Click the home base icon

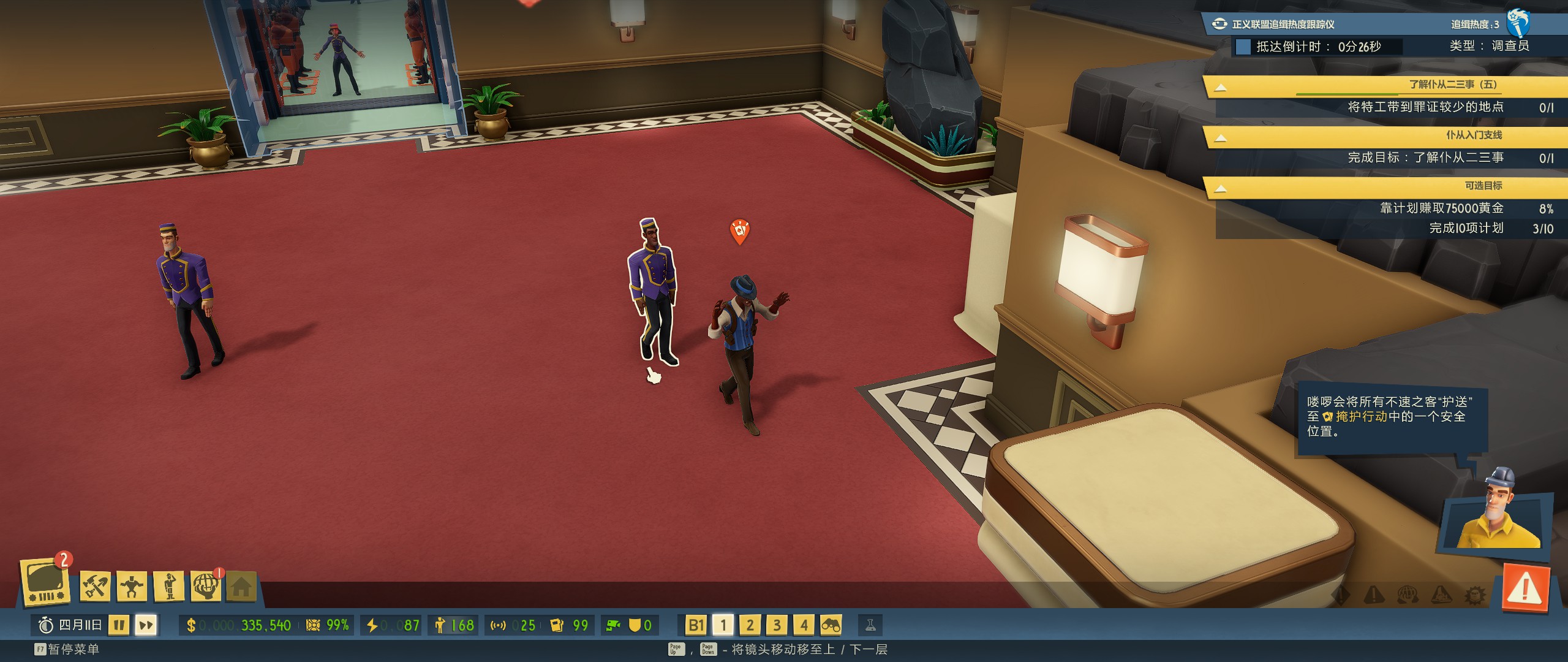241,587
